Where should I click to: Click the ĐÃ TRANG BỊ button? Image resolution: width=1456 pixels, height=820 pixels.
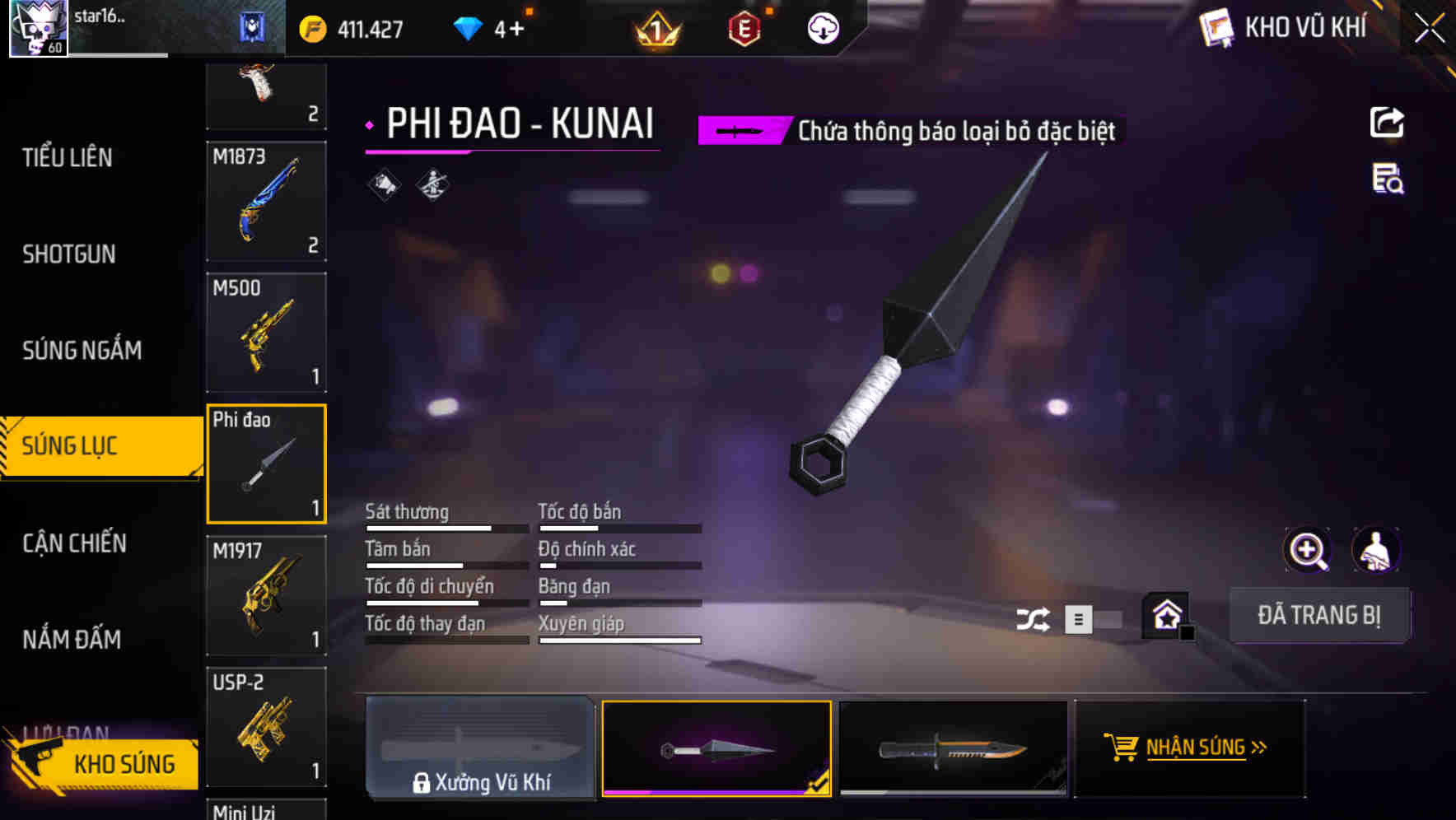pos(1319,615)
